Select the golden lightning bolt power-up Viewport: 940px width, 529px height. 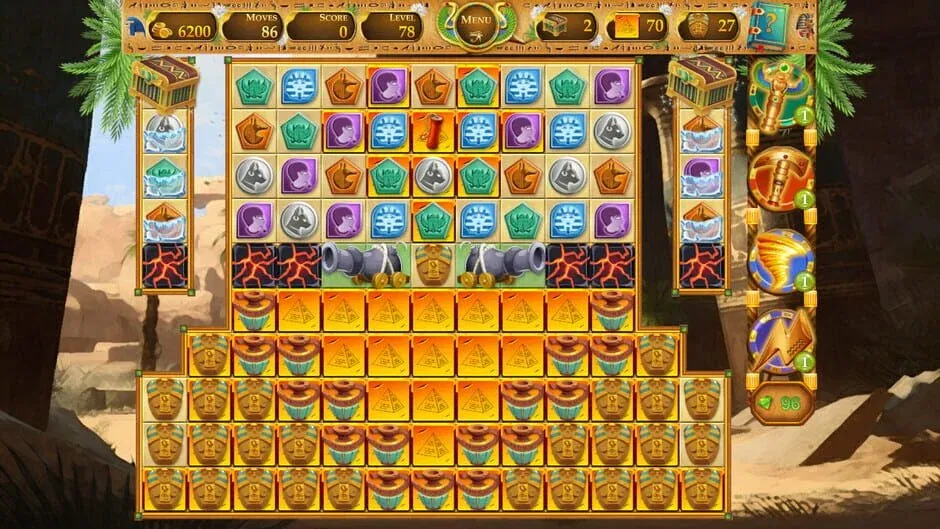[781, 340]
